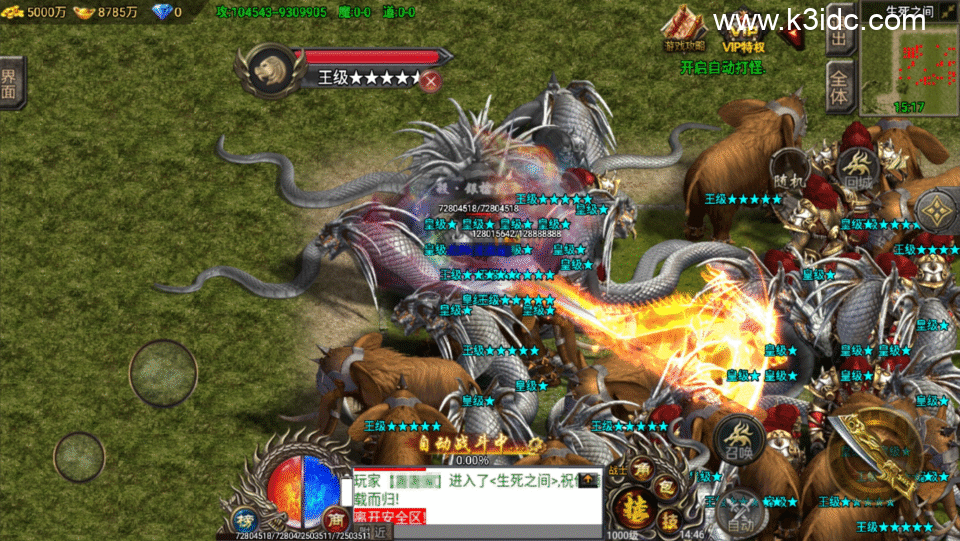Activate the four-point star skill button
This screenshot has height=541, width=960.
(936, 209)
